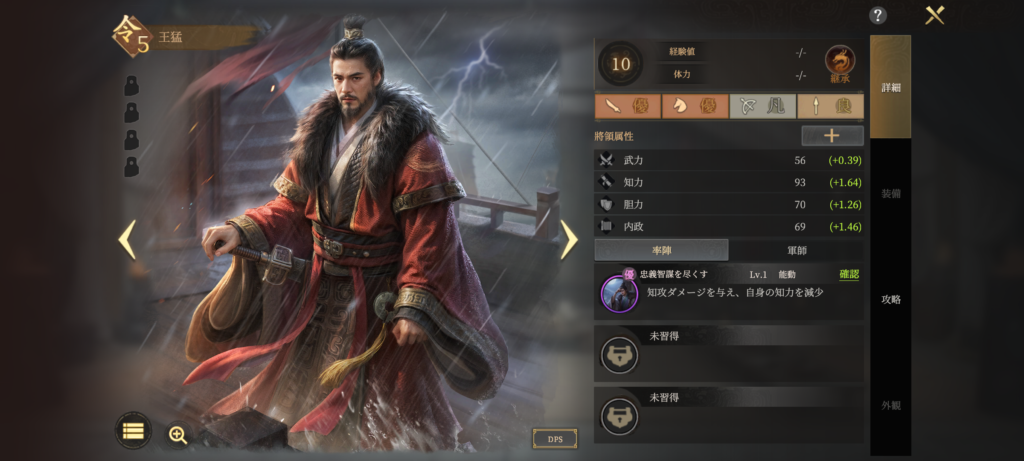Select the 率陣 tab
The height and width of the screenshot is (461, 1024).
(x=661, y=250)
